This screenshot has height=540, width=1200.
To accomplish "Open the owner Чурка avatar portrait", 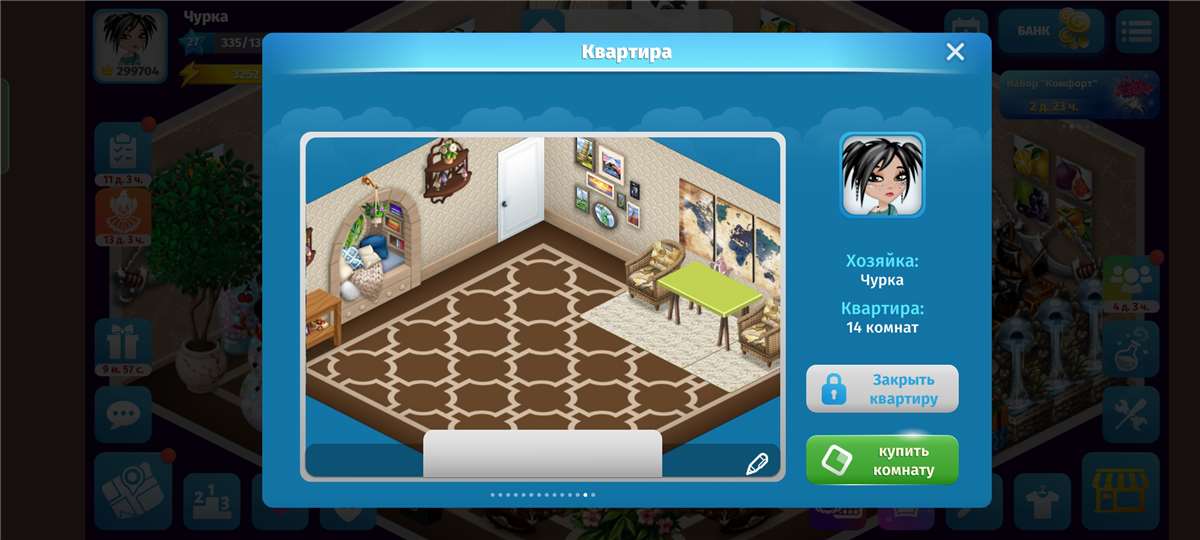I will pos(882,175).
